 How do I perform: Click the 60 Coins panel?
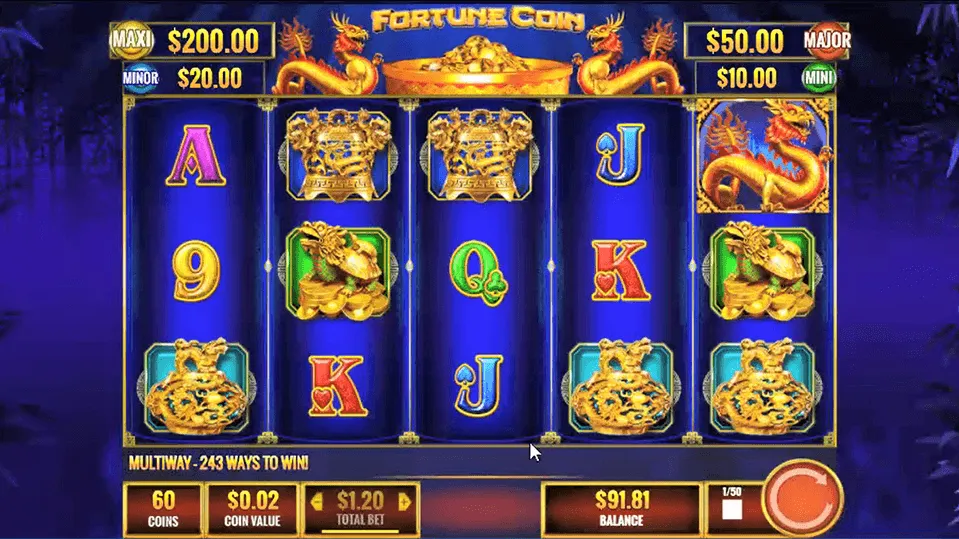[x=162, y=508]
